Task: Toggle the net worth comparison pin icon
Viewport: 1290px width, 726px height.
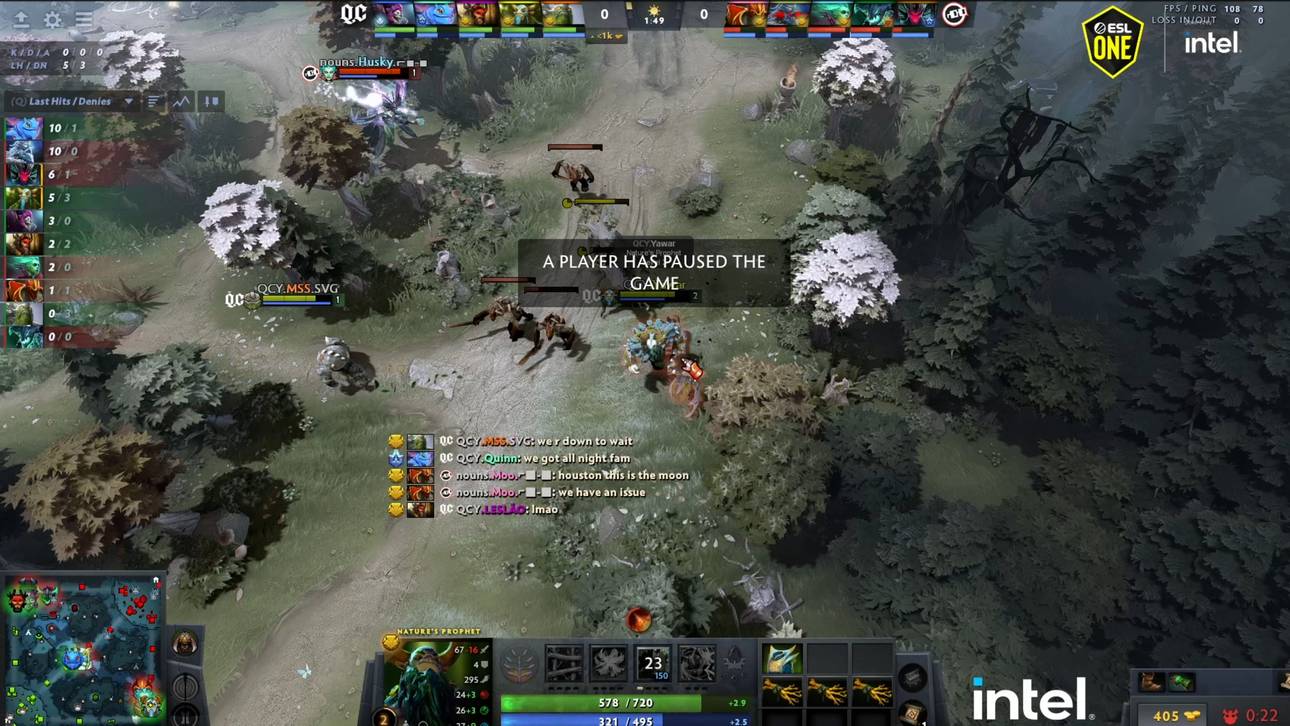Action: point(210,100)
